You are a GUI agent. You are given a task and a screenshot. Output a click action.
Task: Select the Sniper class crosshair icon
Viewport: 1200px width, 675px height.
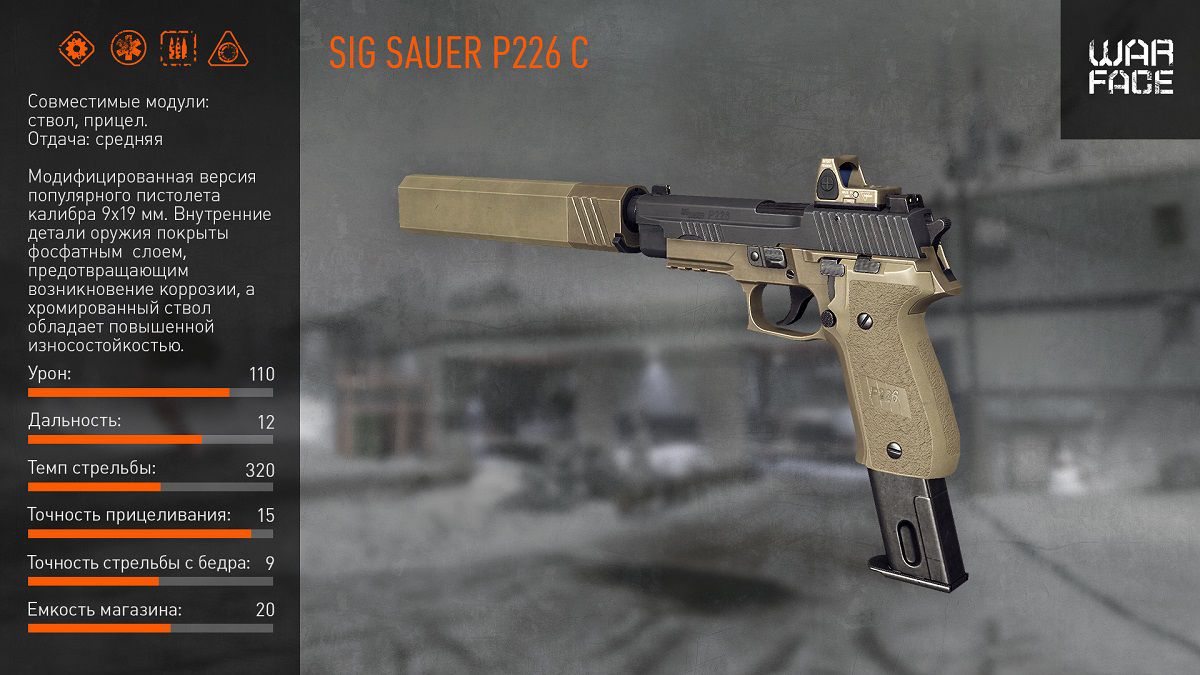point(228,48)
